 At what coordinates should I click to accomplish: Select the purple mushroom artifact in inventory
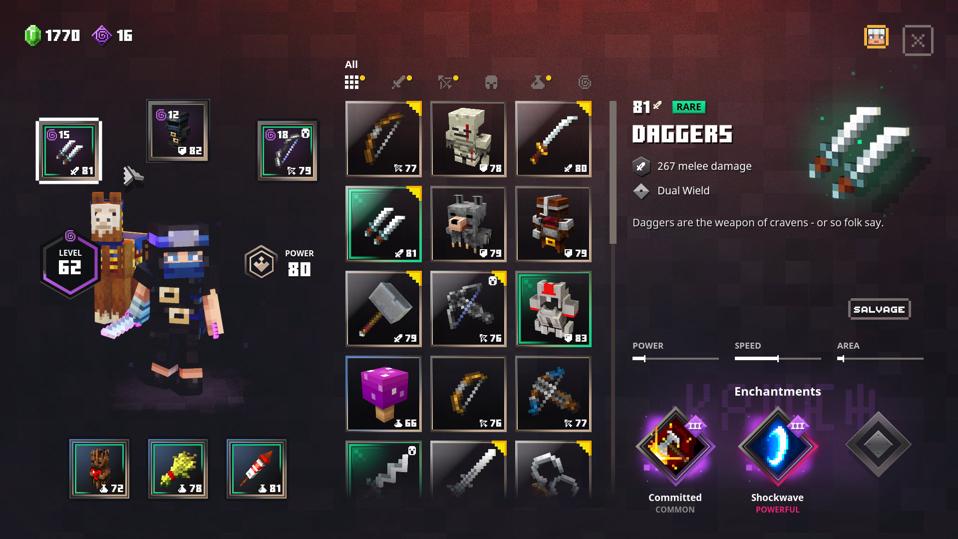383,394
